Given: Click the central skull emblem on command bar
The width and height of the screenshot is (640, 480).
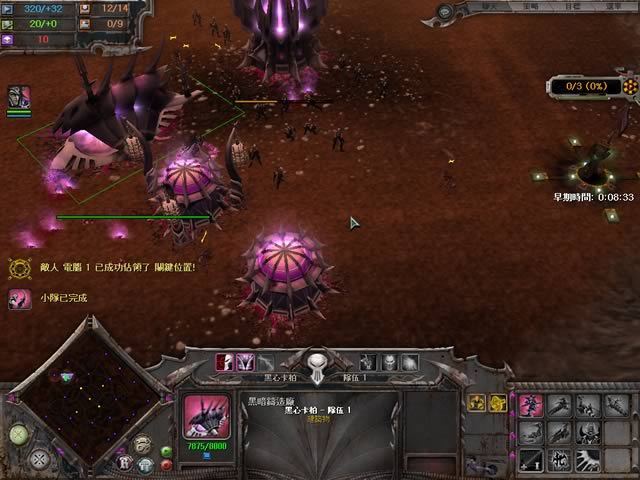Looking at the screenshot, I should (x=317, y=364).
